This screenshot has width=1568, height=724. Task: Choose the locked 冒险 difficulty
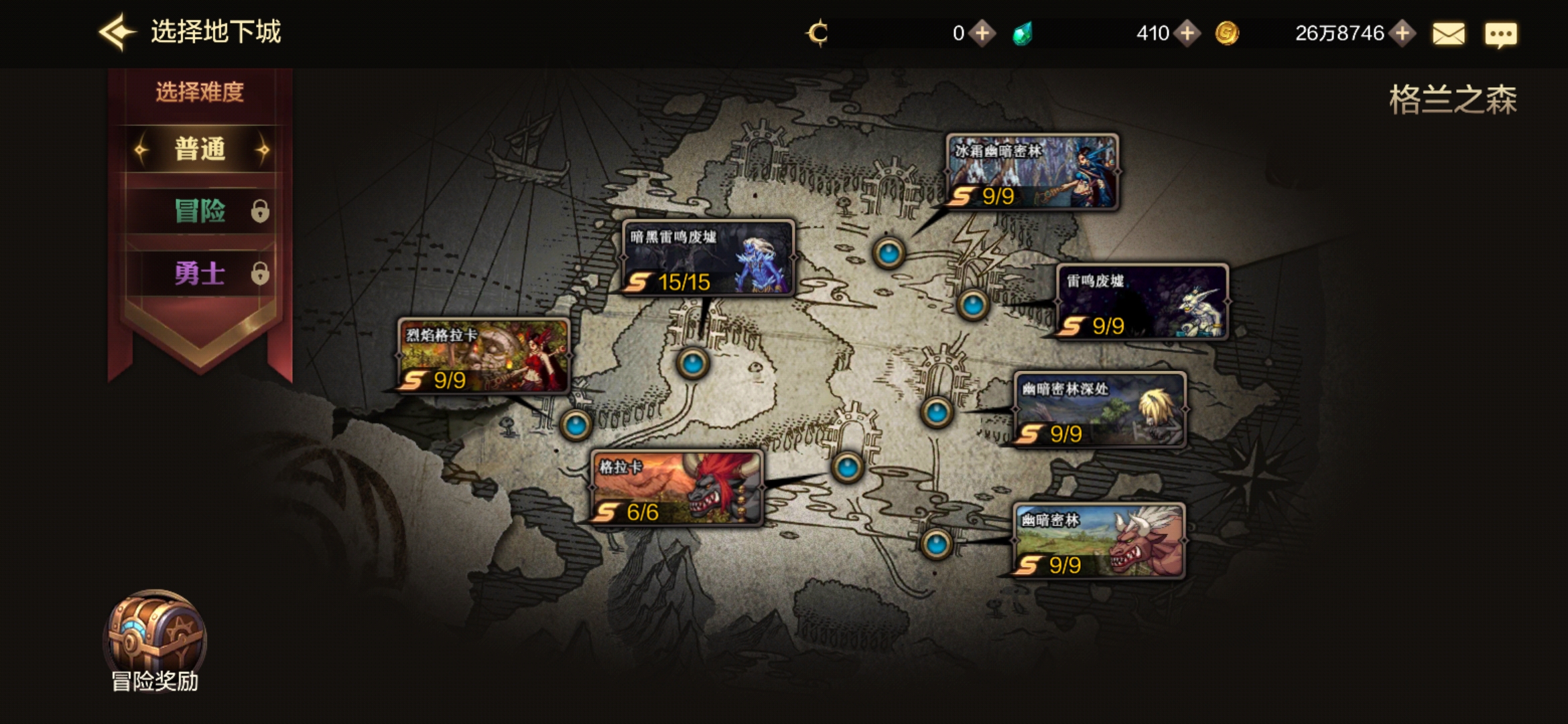pos(200,211)
